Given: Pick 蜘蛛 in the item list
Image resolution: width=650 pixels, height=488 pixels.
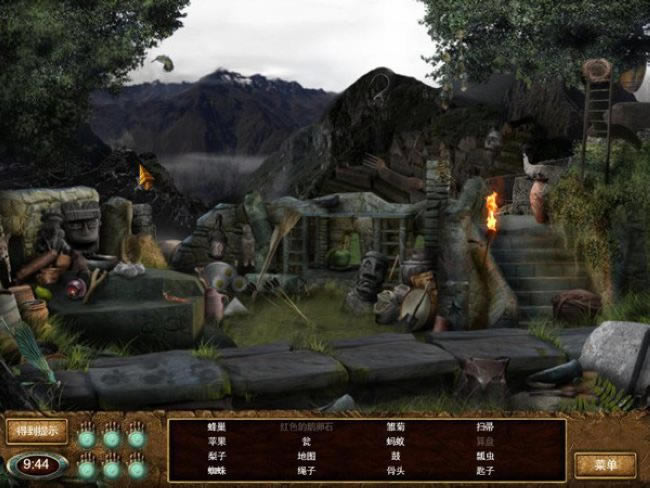Looking at the screenshot, I should 217,470.
